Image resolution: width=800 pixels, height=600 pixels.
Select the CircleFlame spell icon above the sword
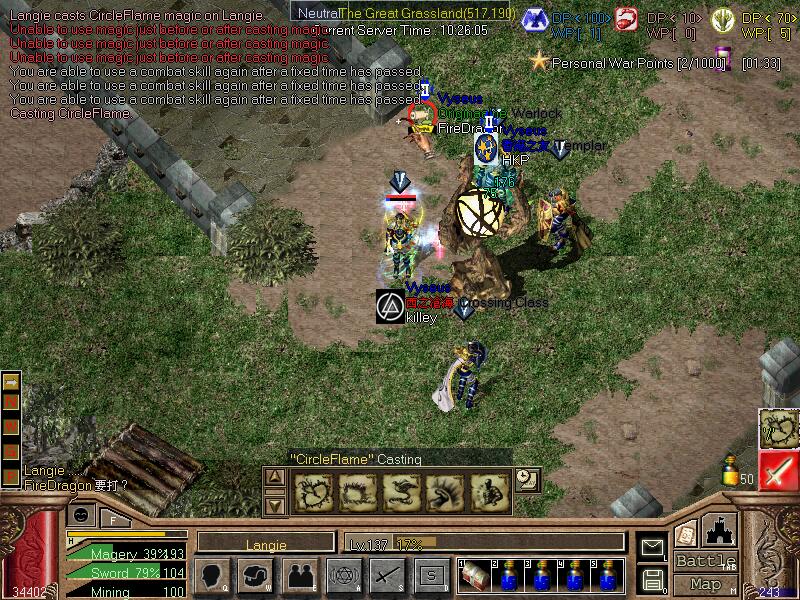point(779,428)
